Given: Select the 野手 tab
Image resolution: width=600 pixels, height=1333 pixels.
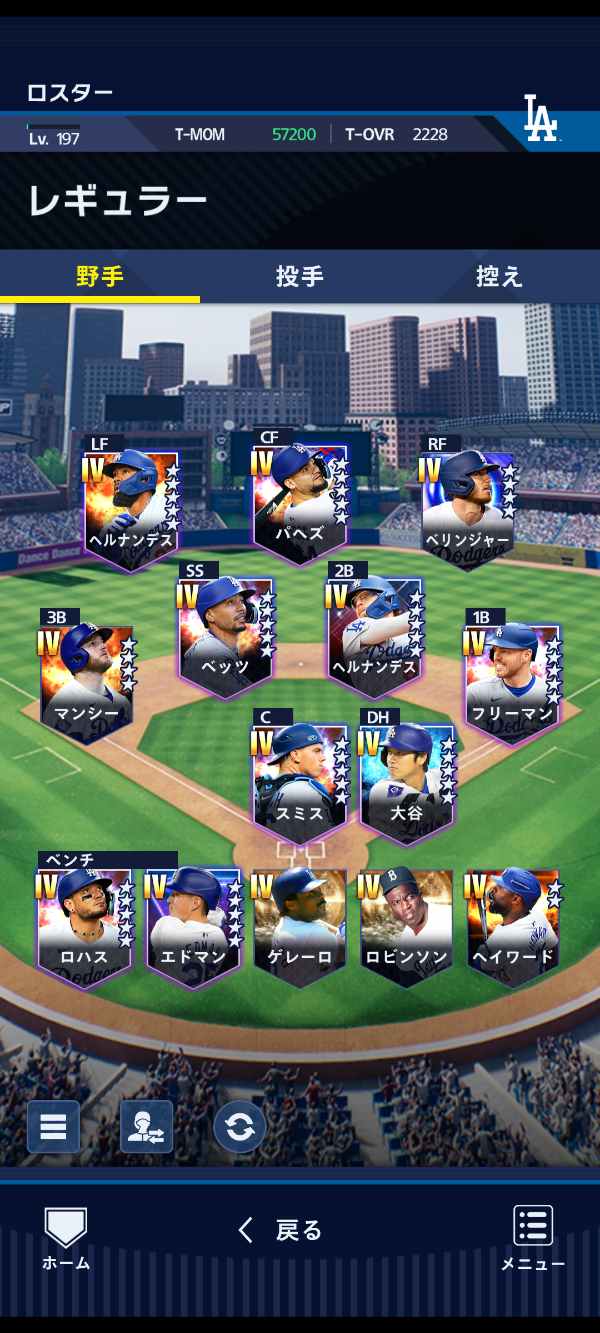Looking at the screenshot, I should click(x=100, y=277).
